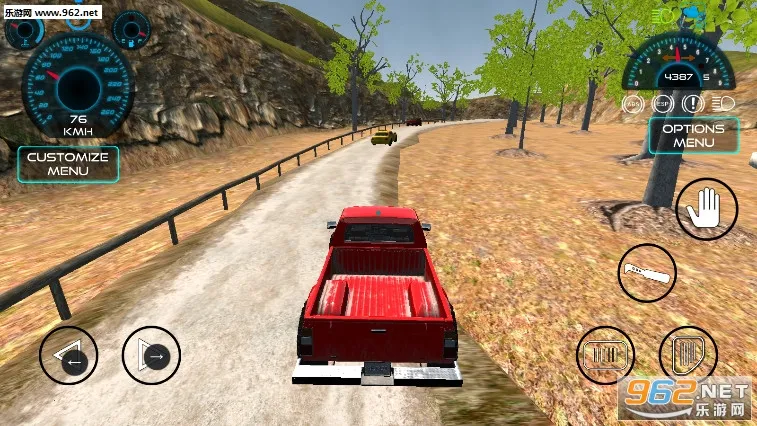Image resolution: width=757 pixels, height=426 pixels.
Task: Tap the hand icon handbrake button
Action: pos(706,210)
